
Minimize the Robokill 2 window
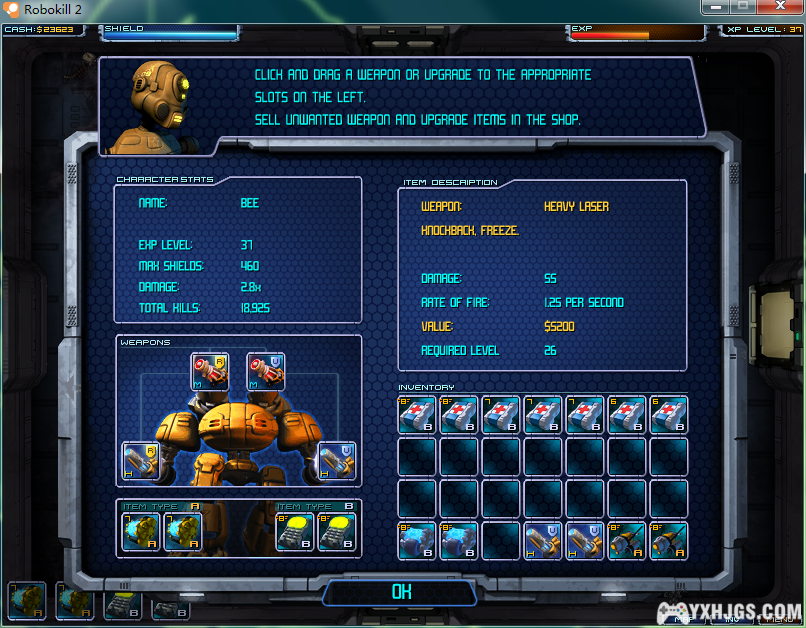pos(714,8)
